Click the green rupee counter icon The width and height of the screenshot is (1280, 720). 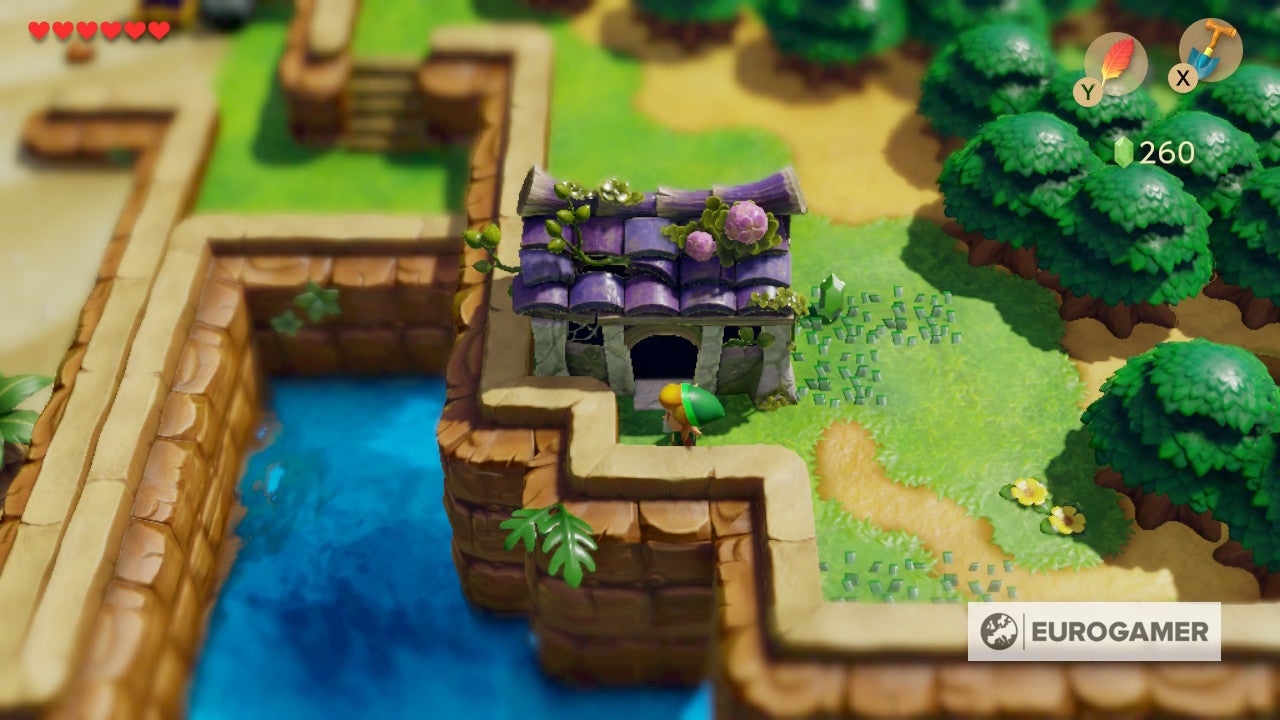(x=1124, y=154)
